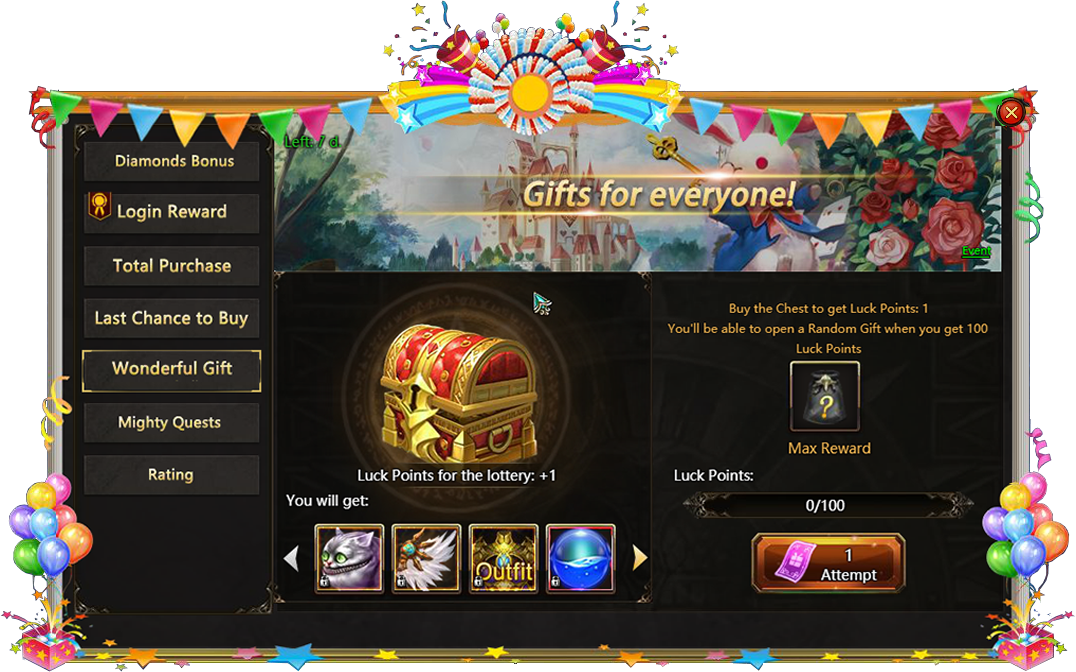Open the Diamonds Bonus tab

coord(171,161)
